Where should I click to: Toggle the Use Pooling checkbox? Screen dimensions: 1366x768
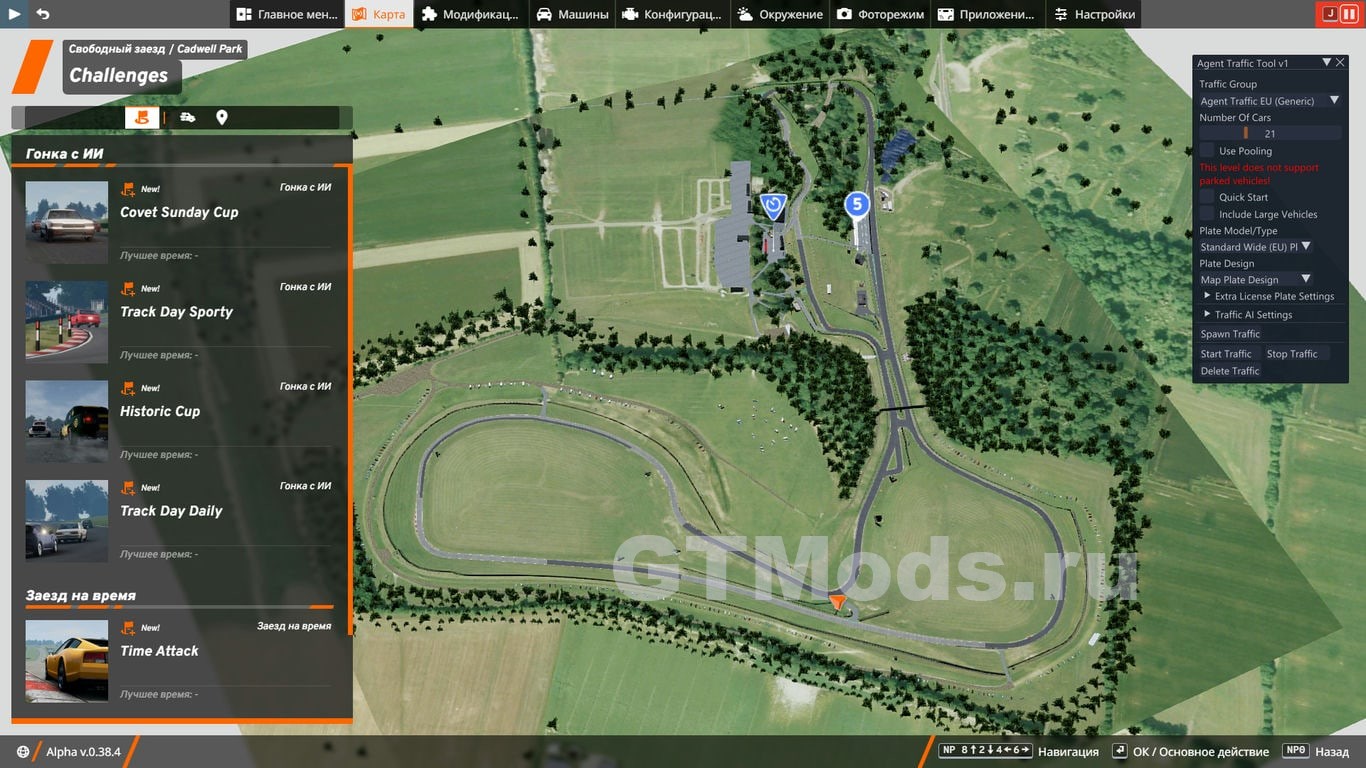(1207, 151)
